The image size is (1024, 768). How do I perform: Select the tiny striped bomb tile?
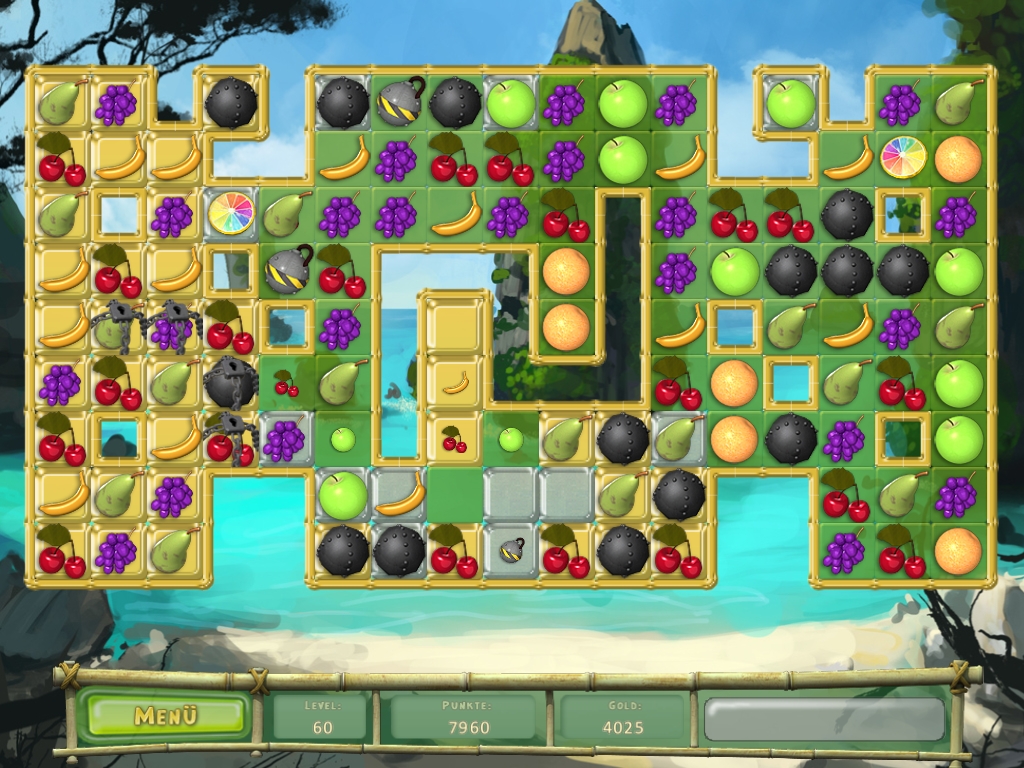[511, 548]
